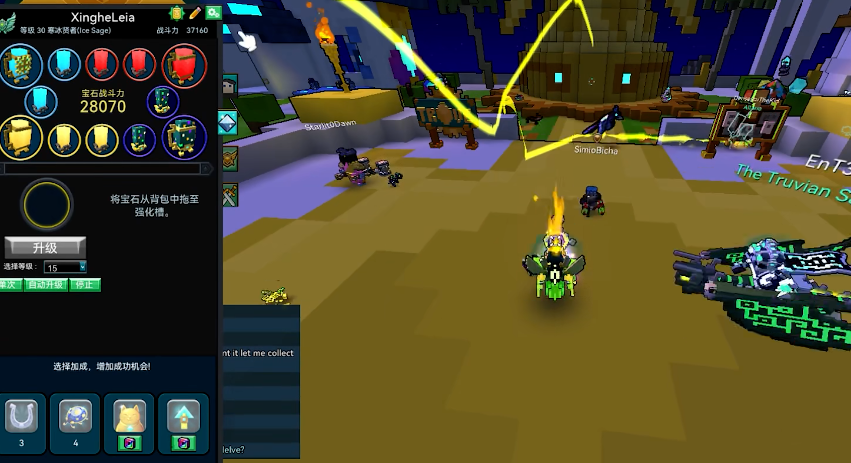Click the green beetle icon beside the name

point(177,13)
